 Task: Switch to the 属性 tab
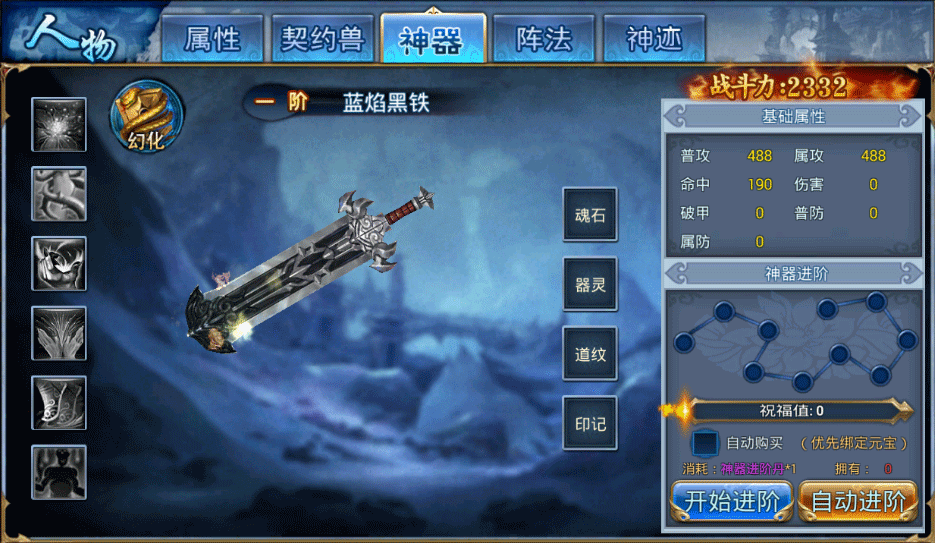pyautogui.click(x=212, y=39)
